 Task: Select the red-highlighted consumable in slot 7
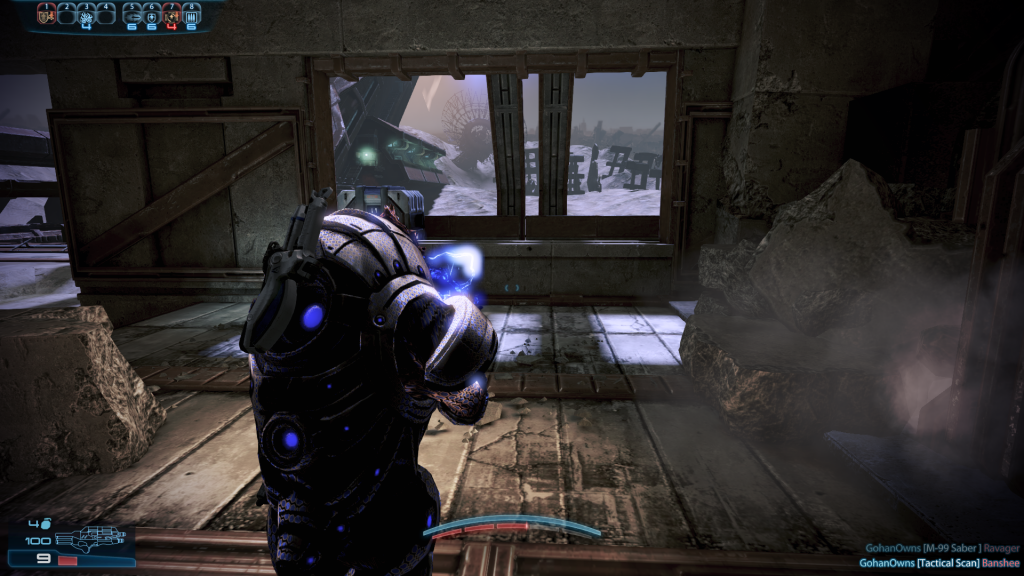171,14
